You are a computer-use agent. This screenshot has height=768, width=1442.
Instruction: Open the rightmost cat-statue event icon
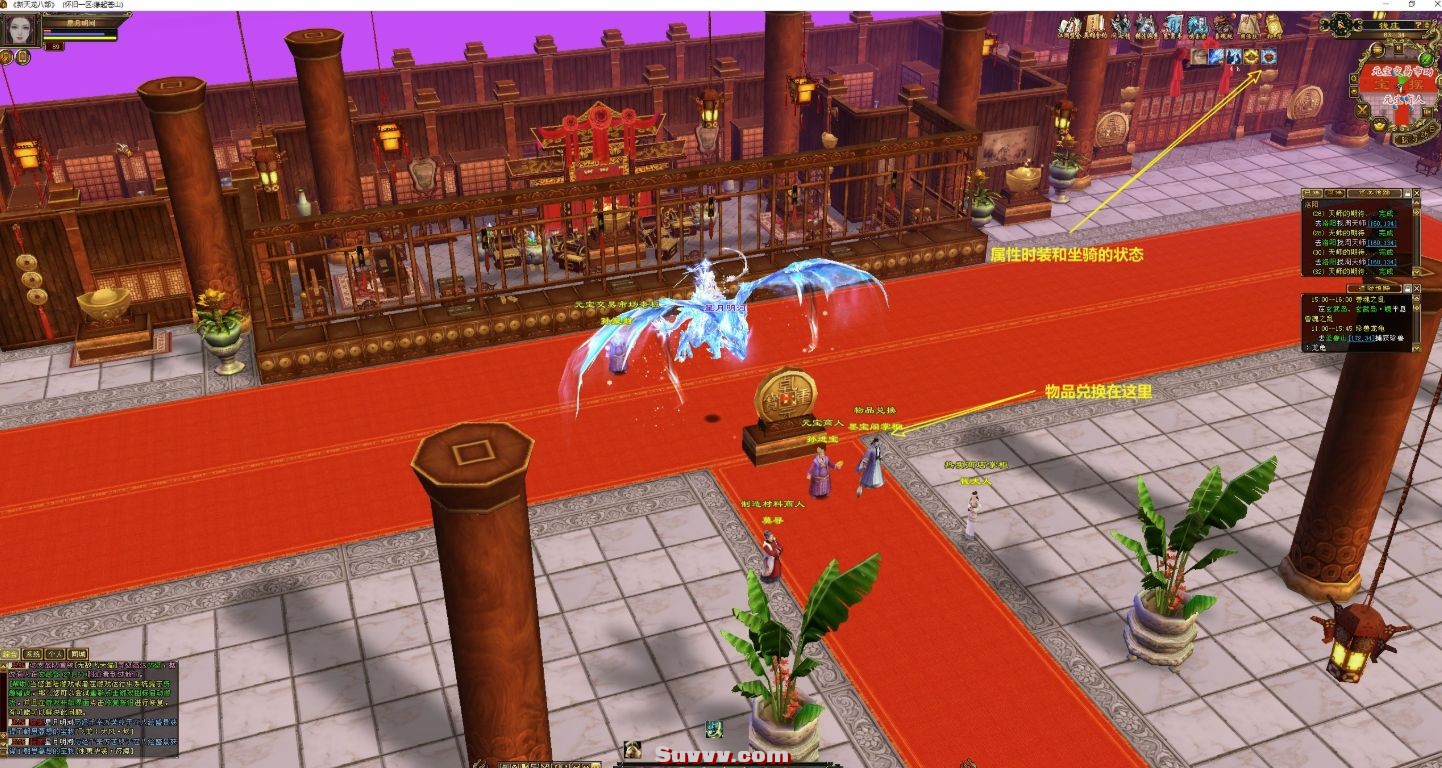pos(1276,26)
